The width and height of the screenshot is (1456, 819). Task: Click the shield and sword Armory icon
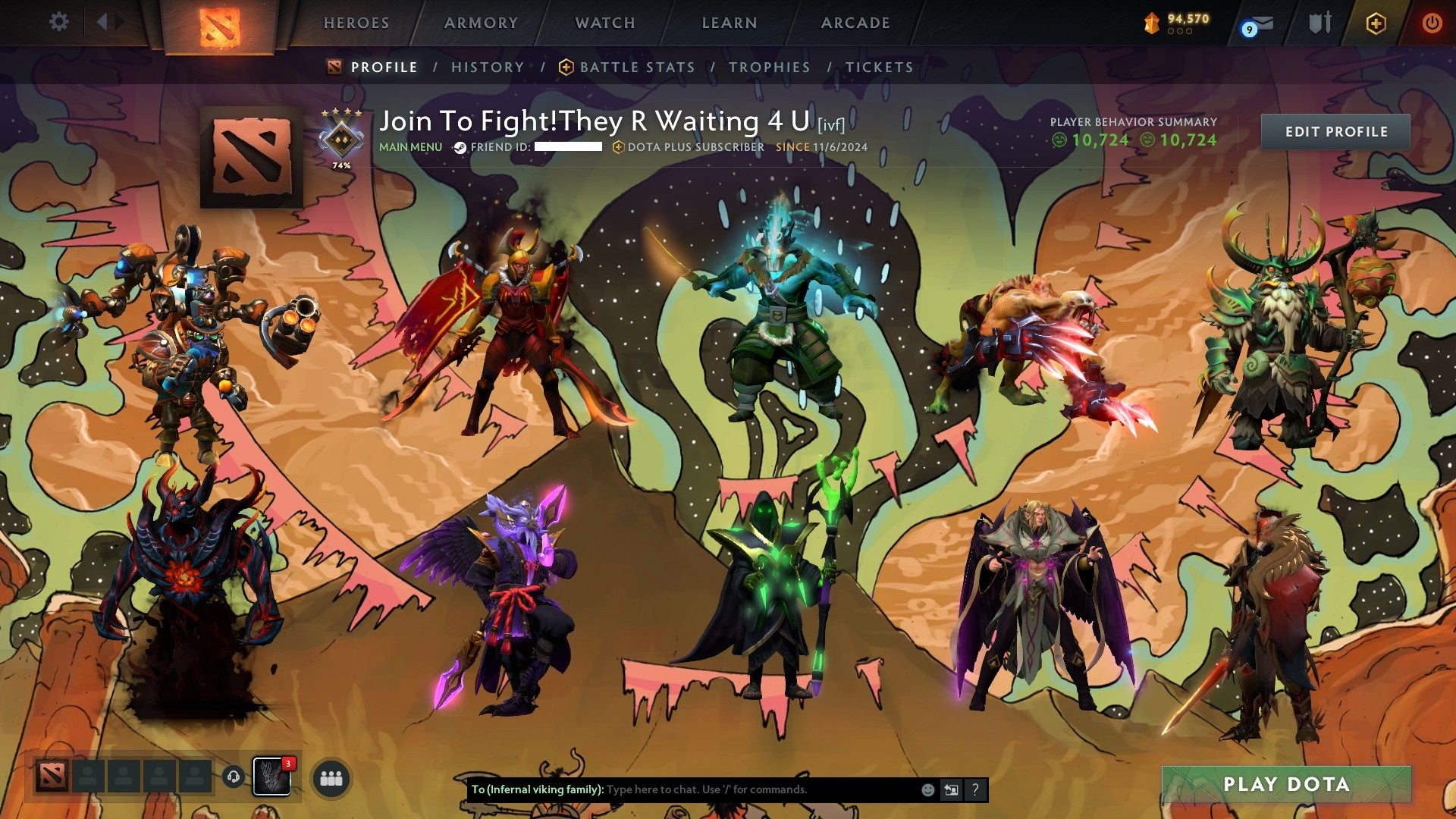click(x=1319, y=22)
